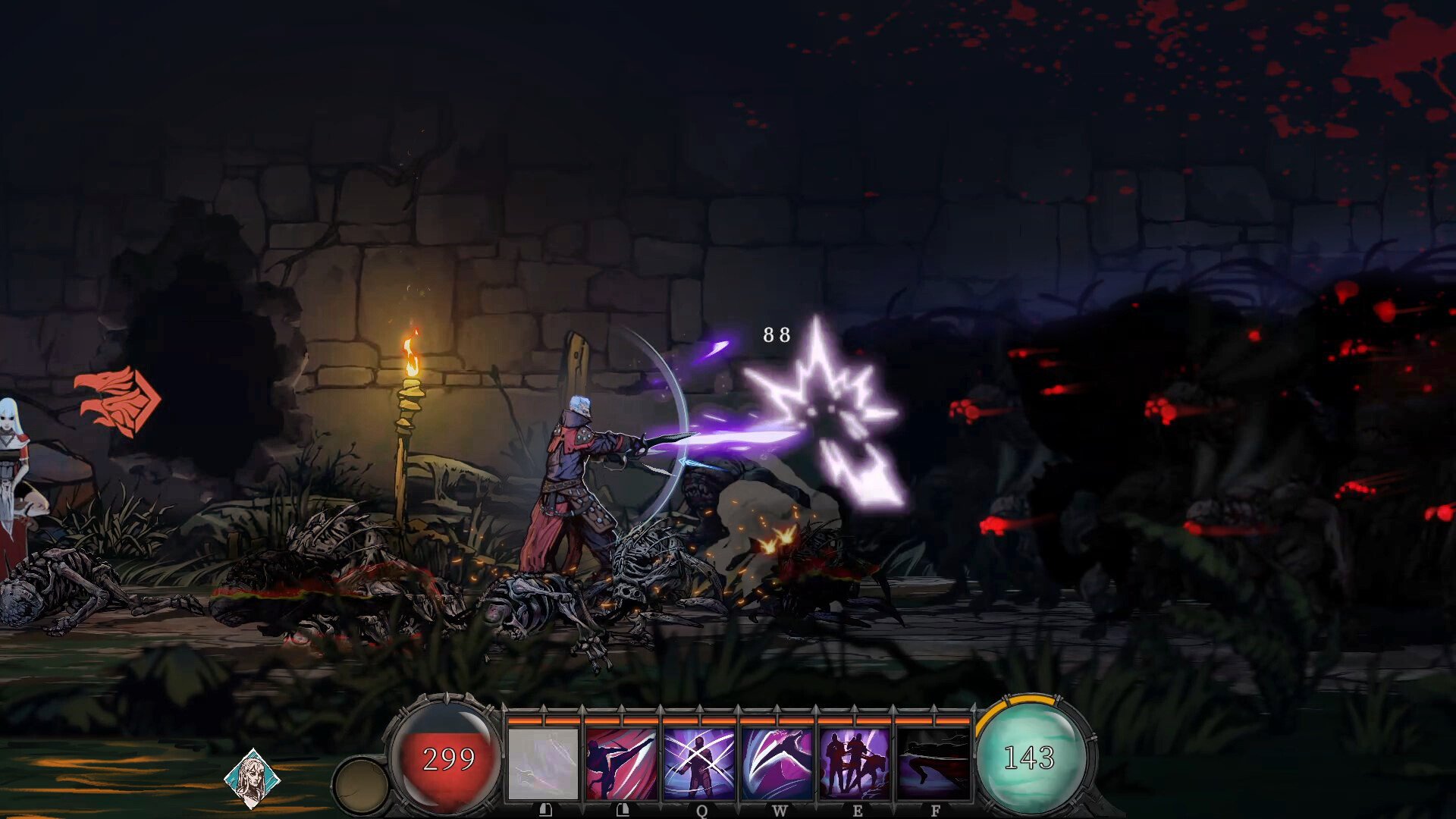Viewport: 1456px width, 819px height.
Task: Activate the faded blade slash ability slot
Action: (x=543, y=762)
